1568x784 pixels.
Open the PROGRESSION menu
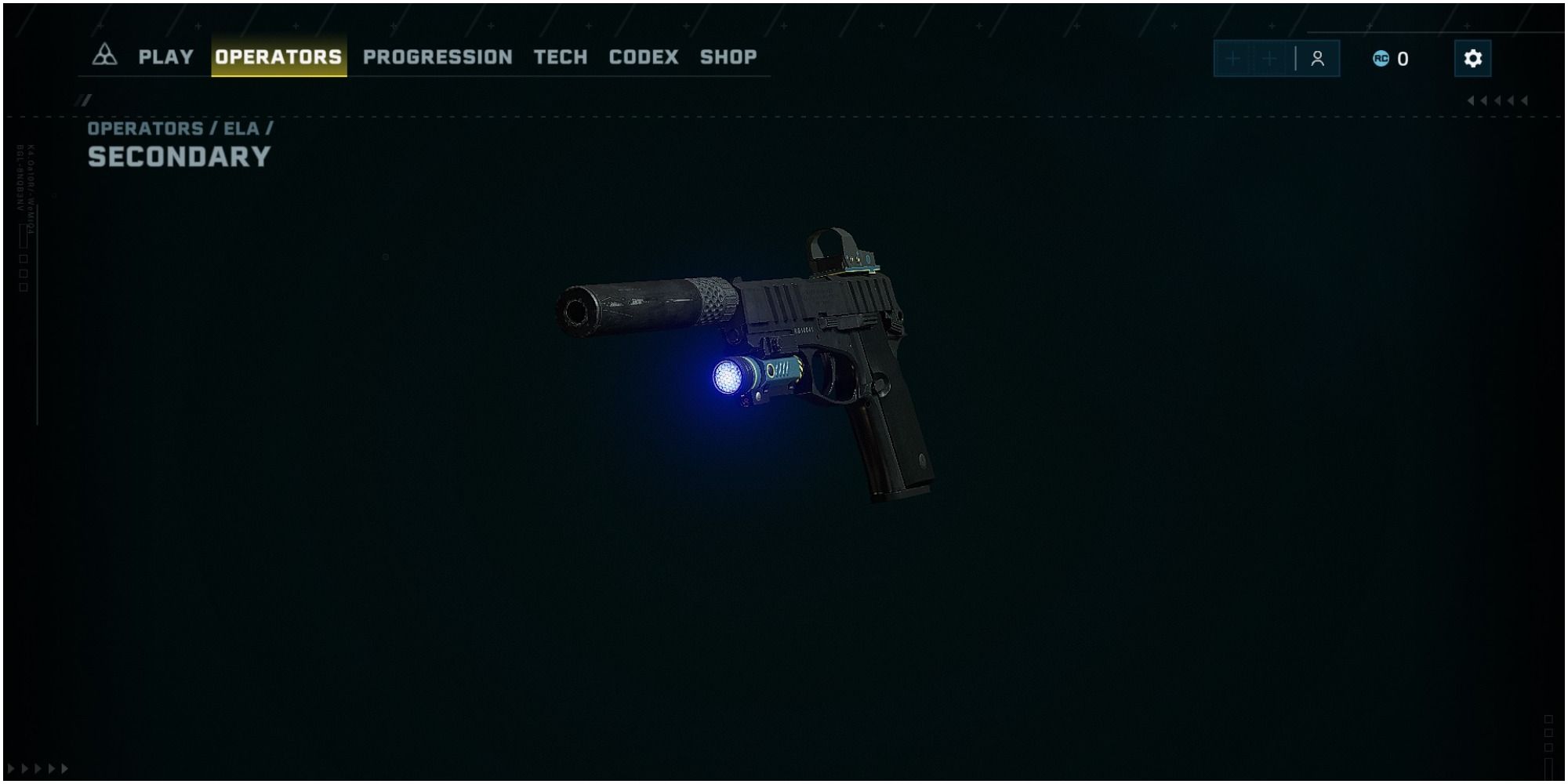[437, 56]
